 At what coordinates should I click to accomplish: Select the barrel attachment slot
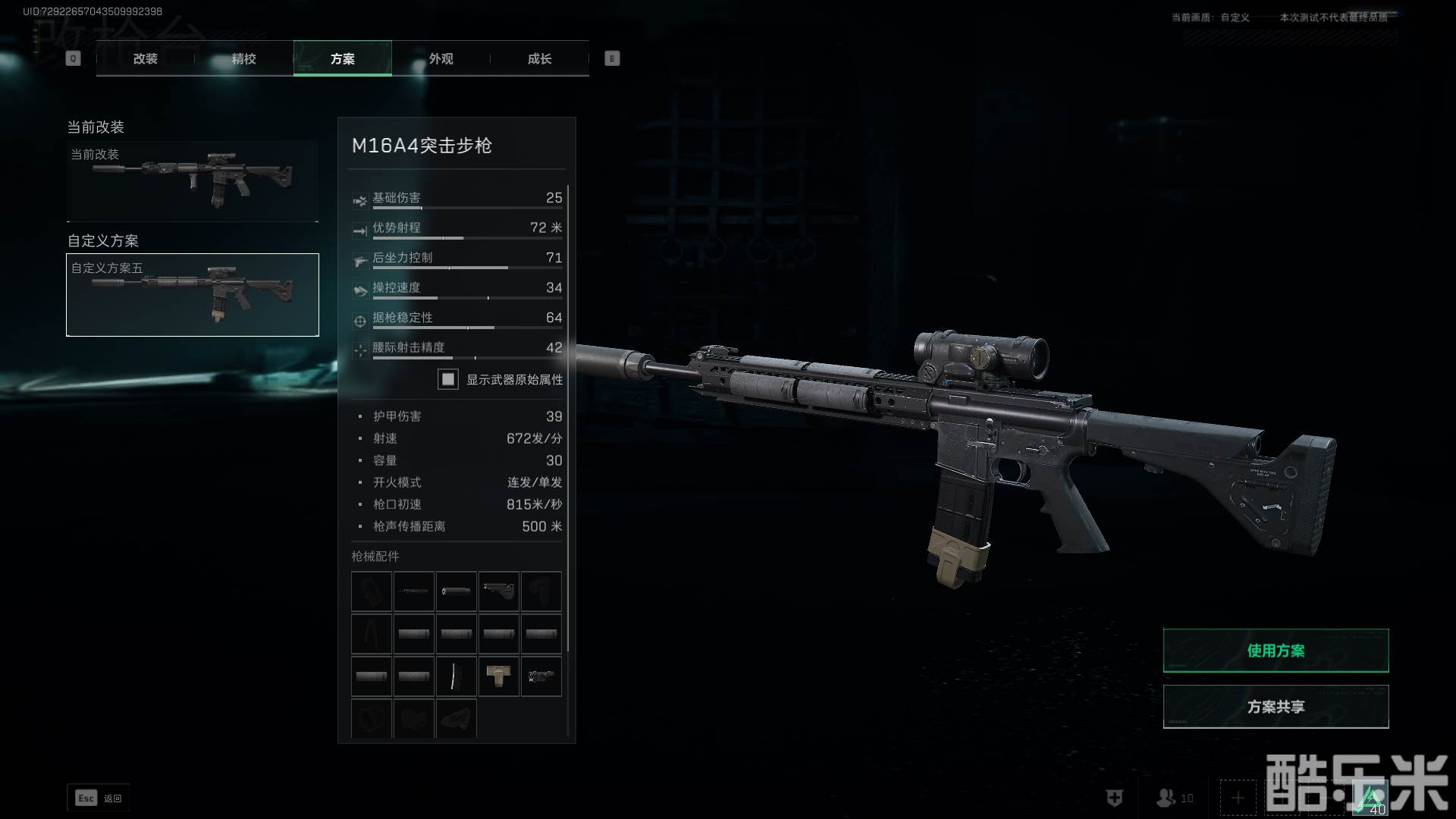point(414,591)
